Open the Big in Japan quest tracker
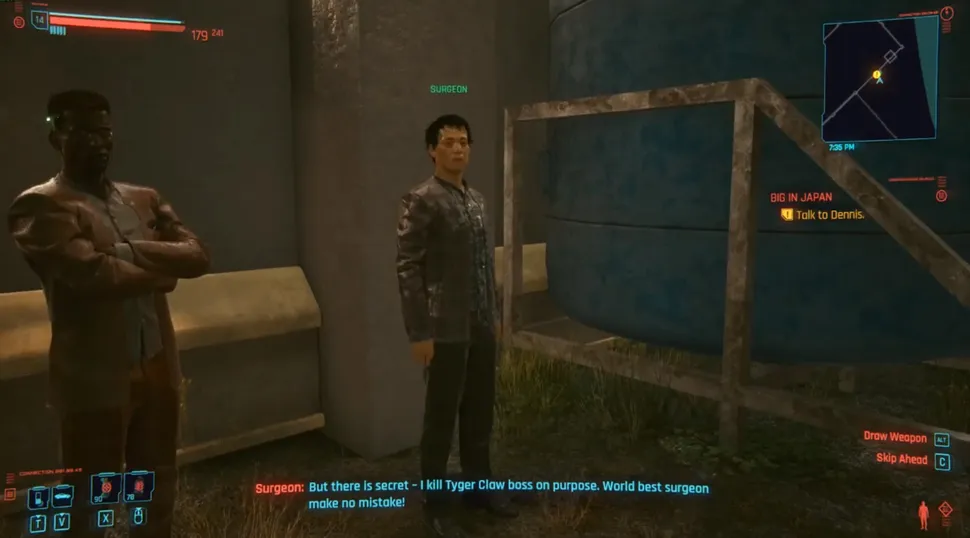Image resolution: width=970 pixels, height=538 pixels. (x=801, y=197)
